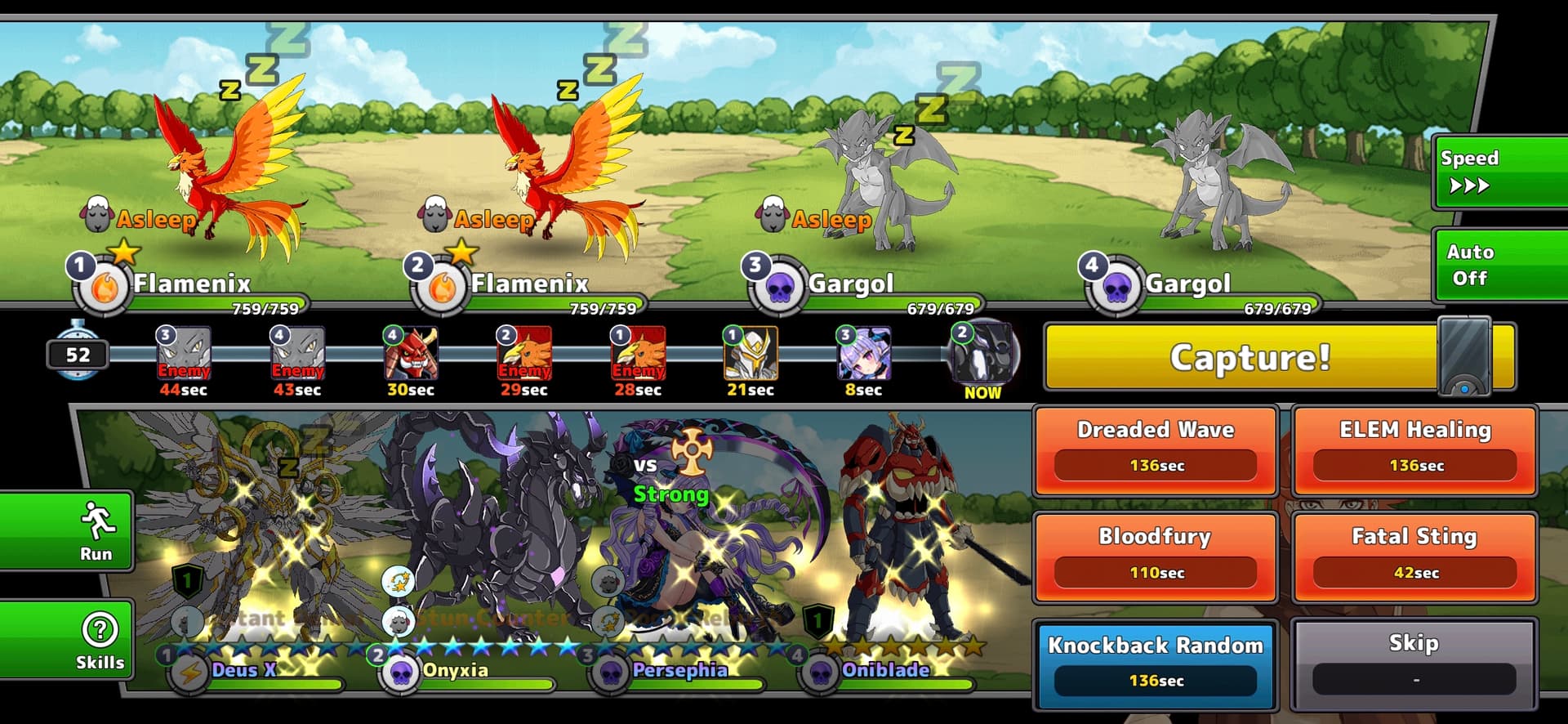The height and width of the screenshot is (724, 1568).
Task: Toggle Auto battle on
Action: pyautogui.click(x=1499, y=265)
